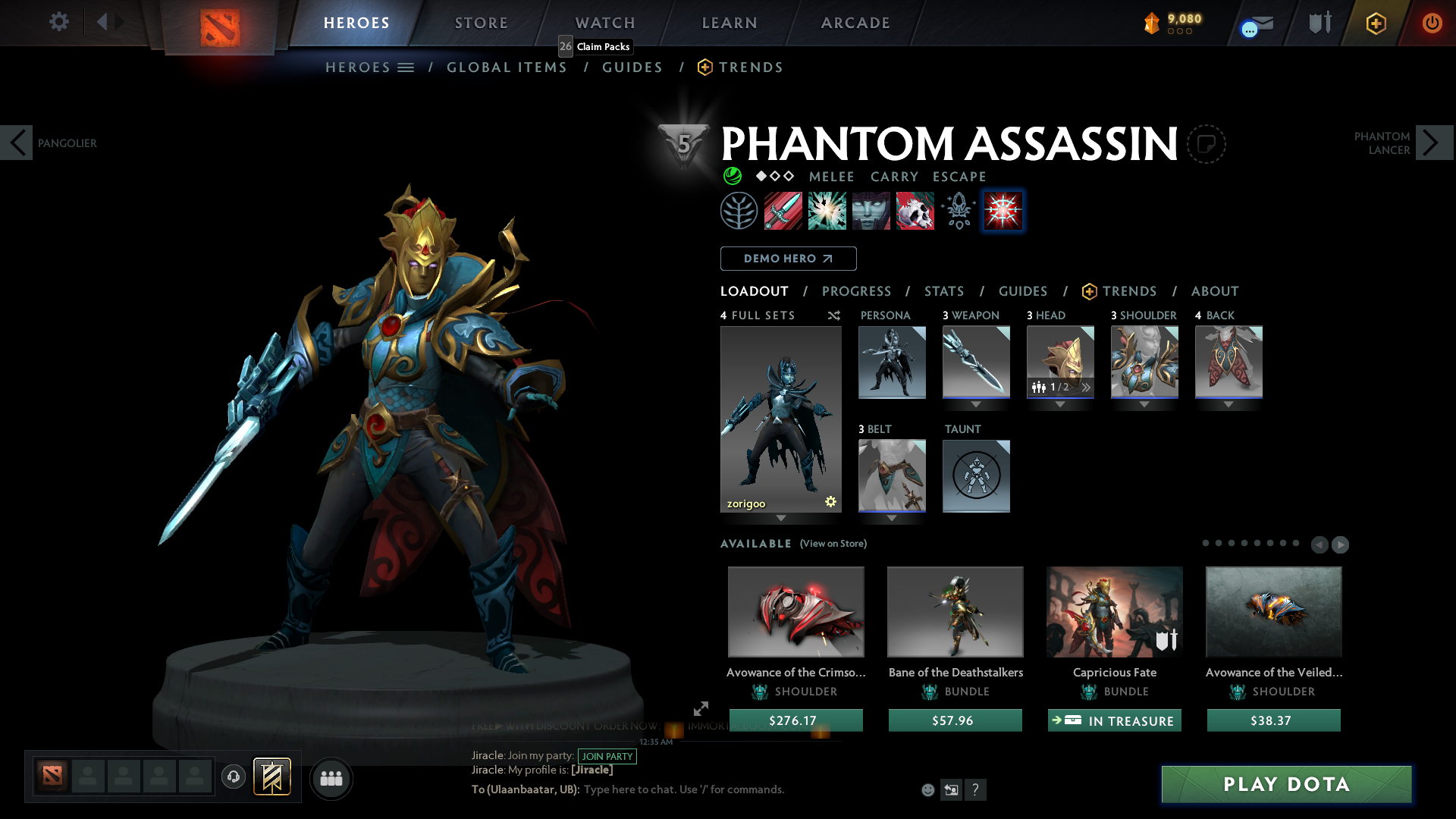Click the PLAY DOTA button
1456x819 pixels.
1285,784
